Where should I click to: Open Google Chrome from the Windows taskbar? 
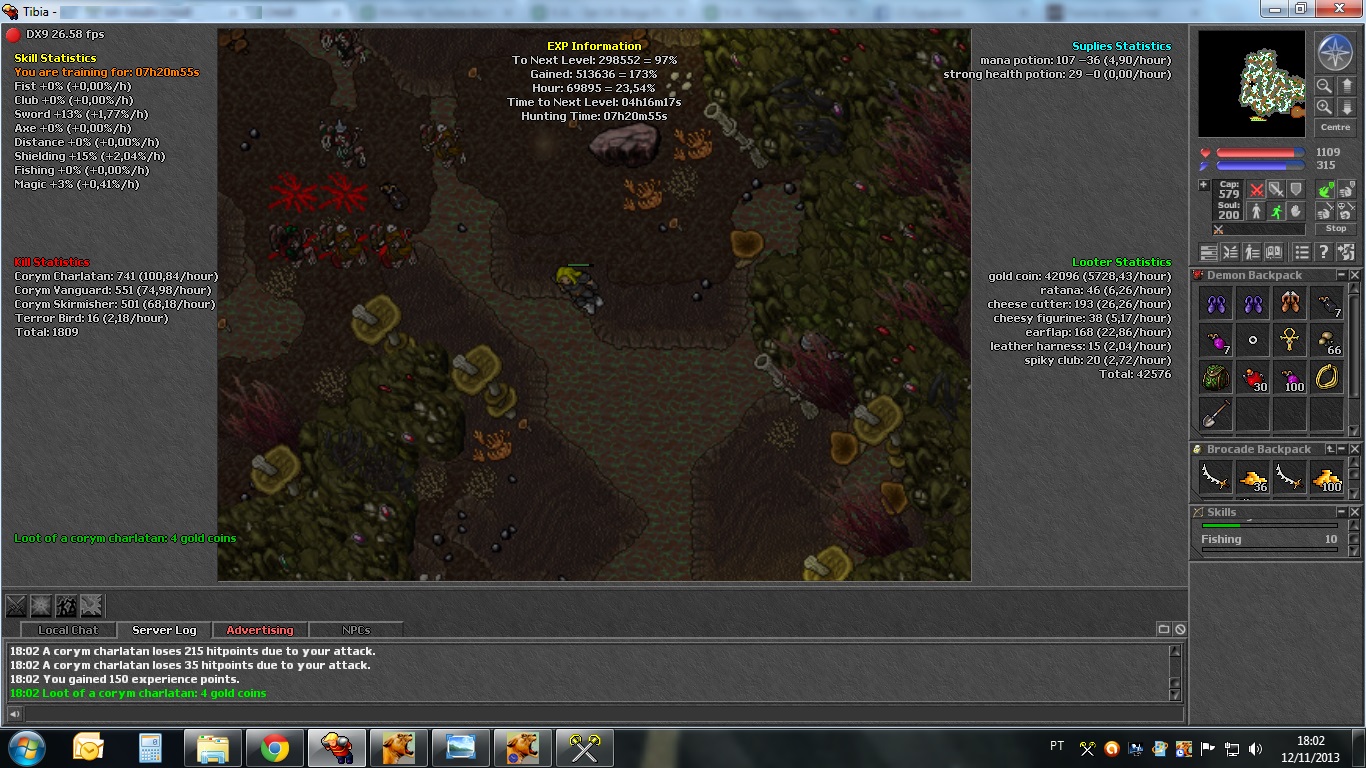point(275,748)
